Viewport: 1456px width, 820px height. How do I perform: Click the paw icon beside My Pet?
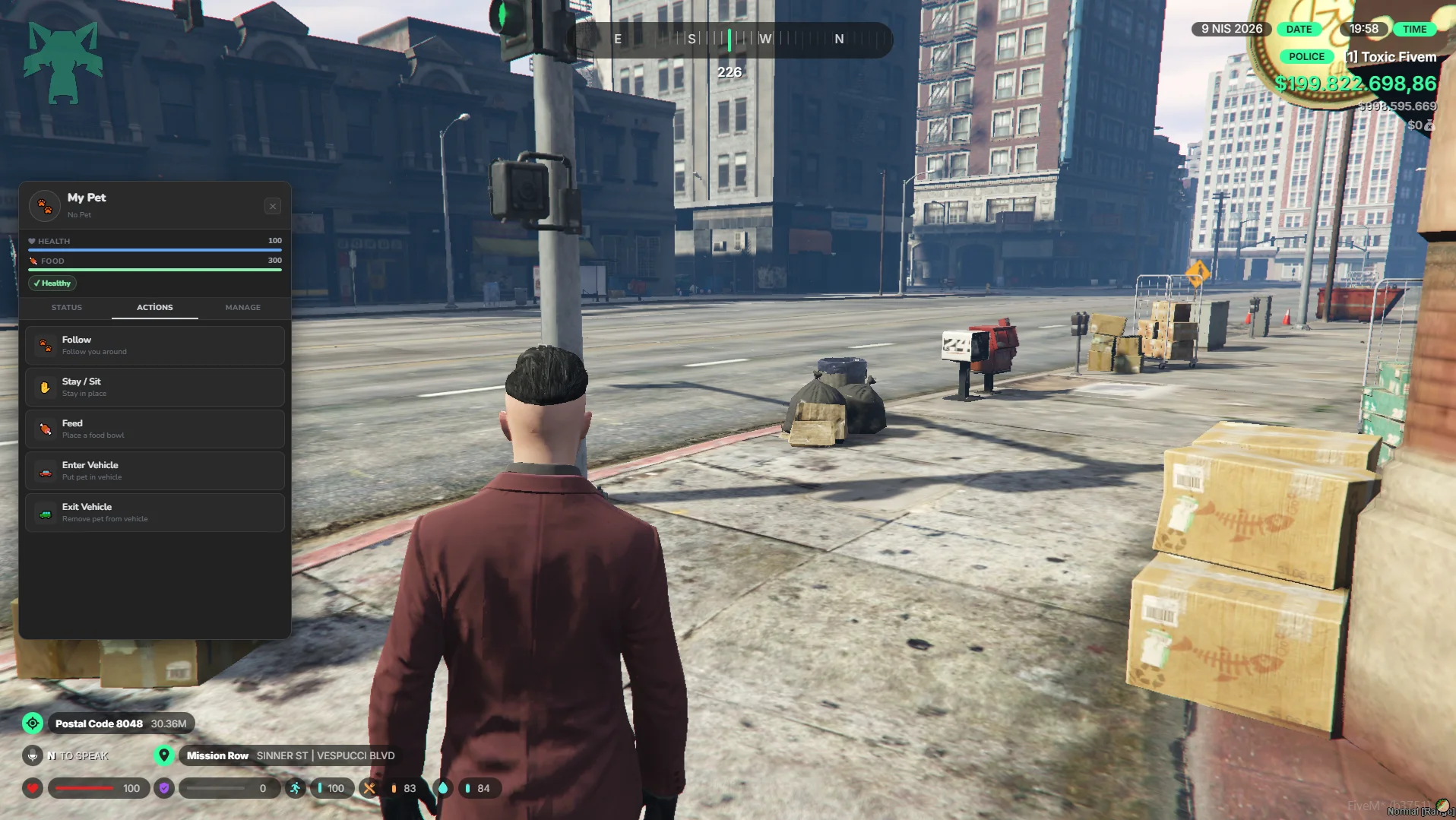pos(45,206)
